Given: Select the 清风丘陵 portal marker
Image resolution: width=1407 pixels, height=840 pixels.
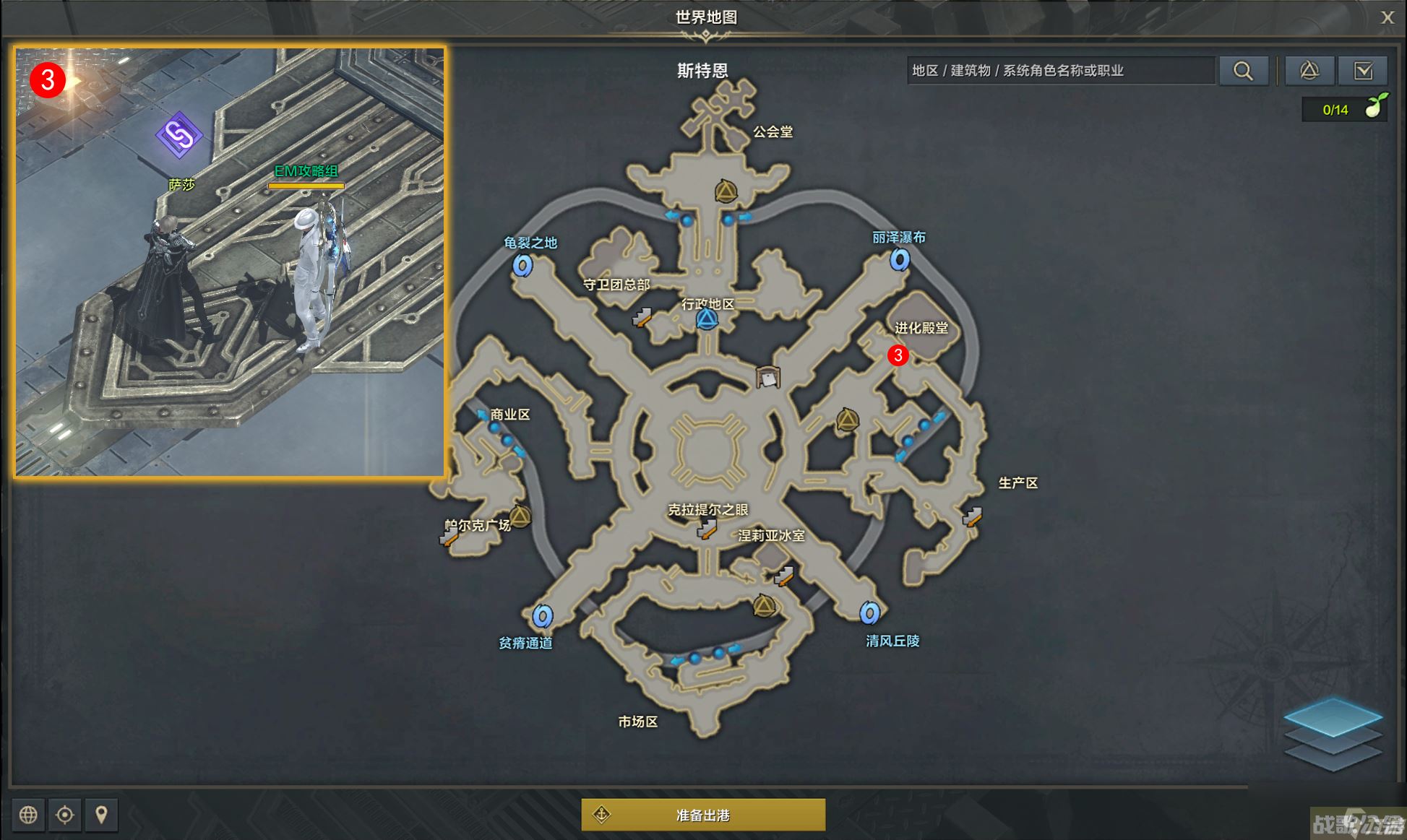Looking at the screenshot, I should (x=869, y=613).
